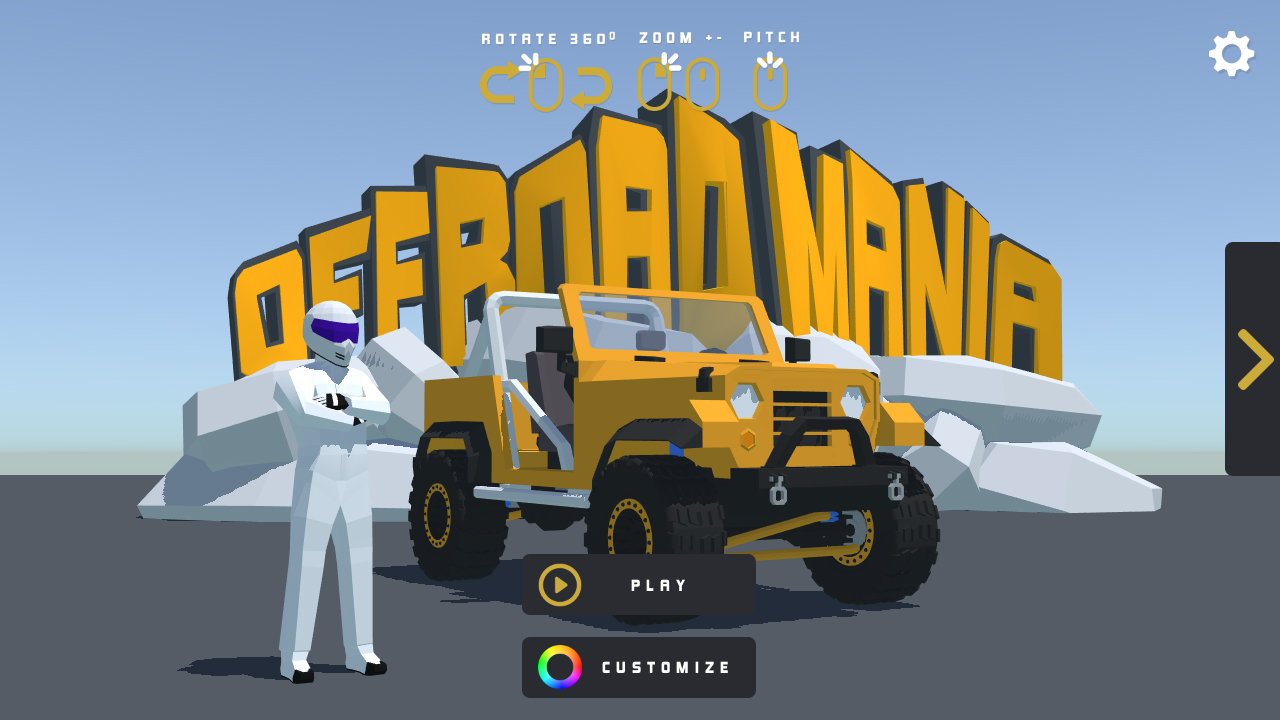Click the Pitch mouse icon
The height and width of the screenshot is (720, 1280).
(771, 83)
